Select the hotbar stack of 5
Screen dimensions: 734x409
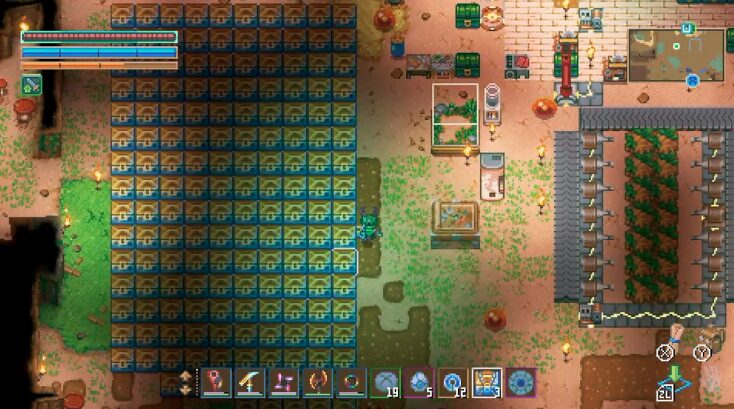click(x=419, y=382)
